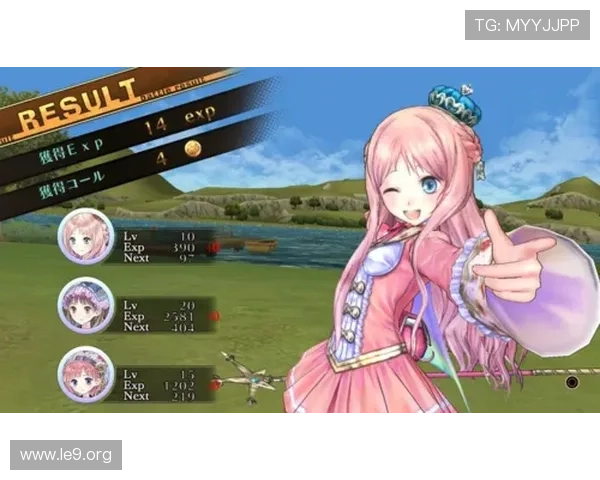Select the level 20 character portrait

click(87, 306)
